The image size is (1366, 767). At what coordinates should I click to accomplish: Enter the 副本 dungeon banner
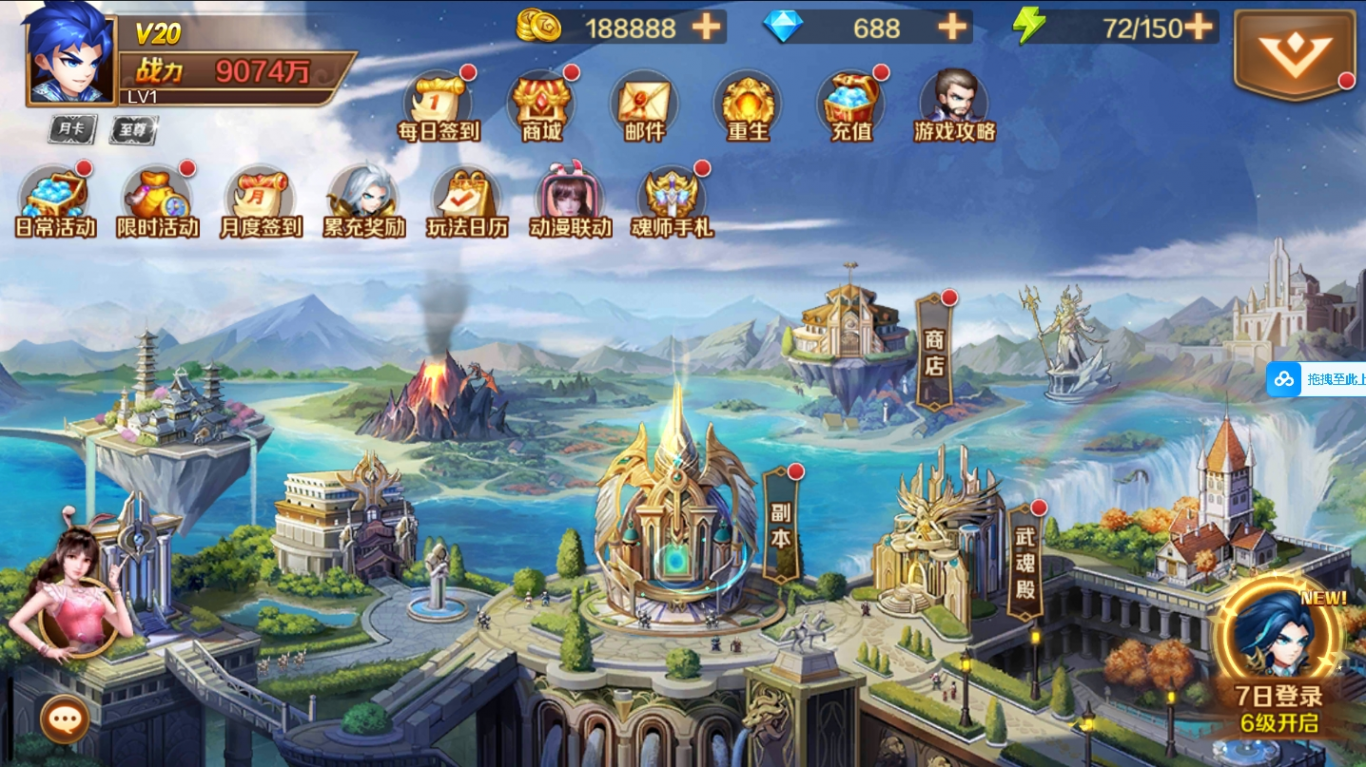[x=781, y=525]
